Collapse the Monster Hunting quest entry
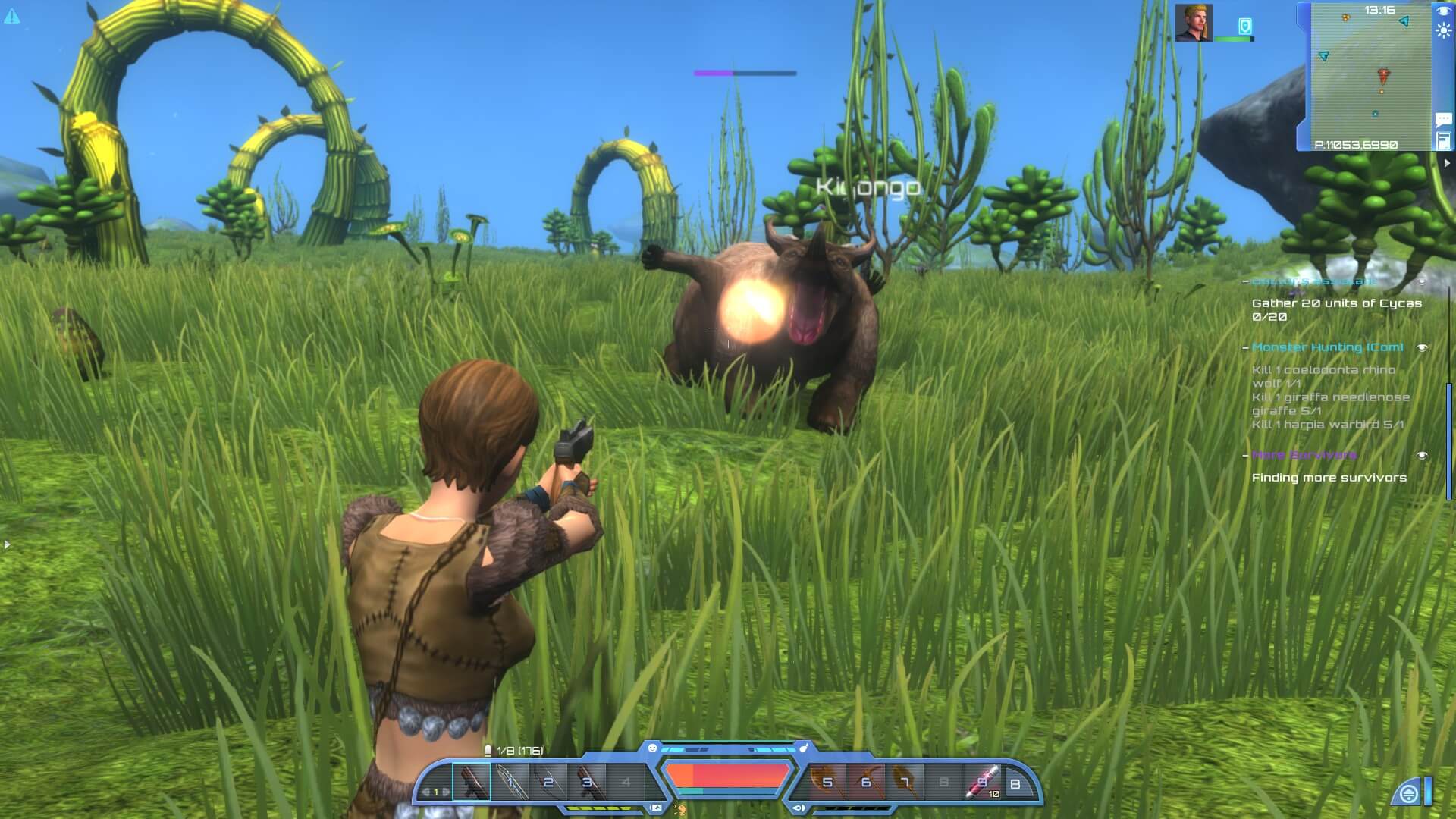1456x819 pixels. [x=1245, y=347]
